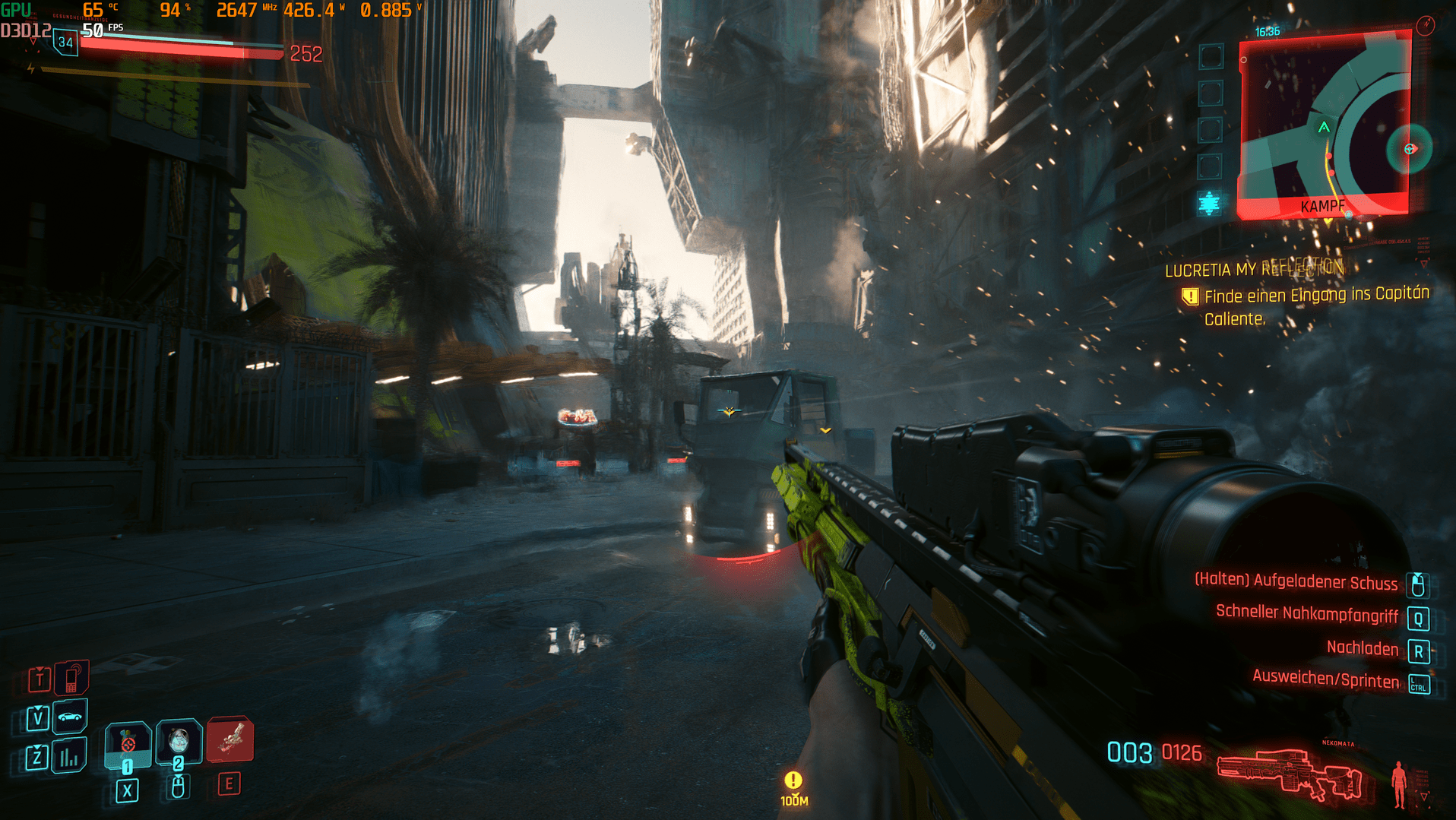Screen dimensions: 1456x820
Task: Click the compass icon above the minimap
Action: pyautogui.click(x=1425, y=24)
